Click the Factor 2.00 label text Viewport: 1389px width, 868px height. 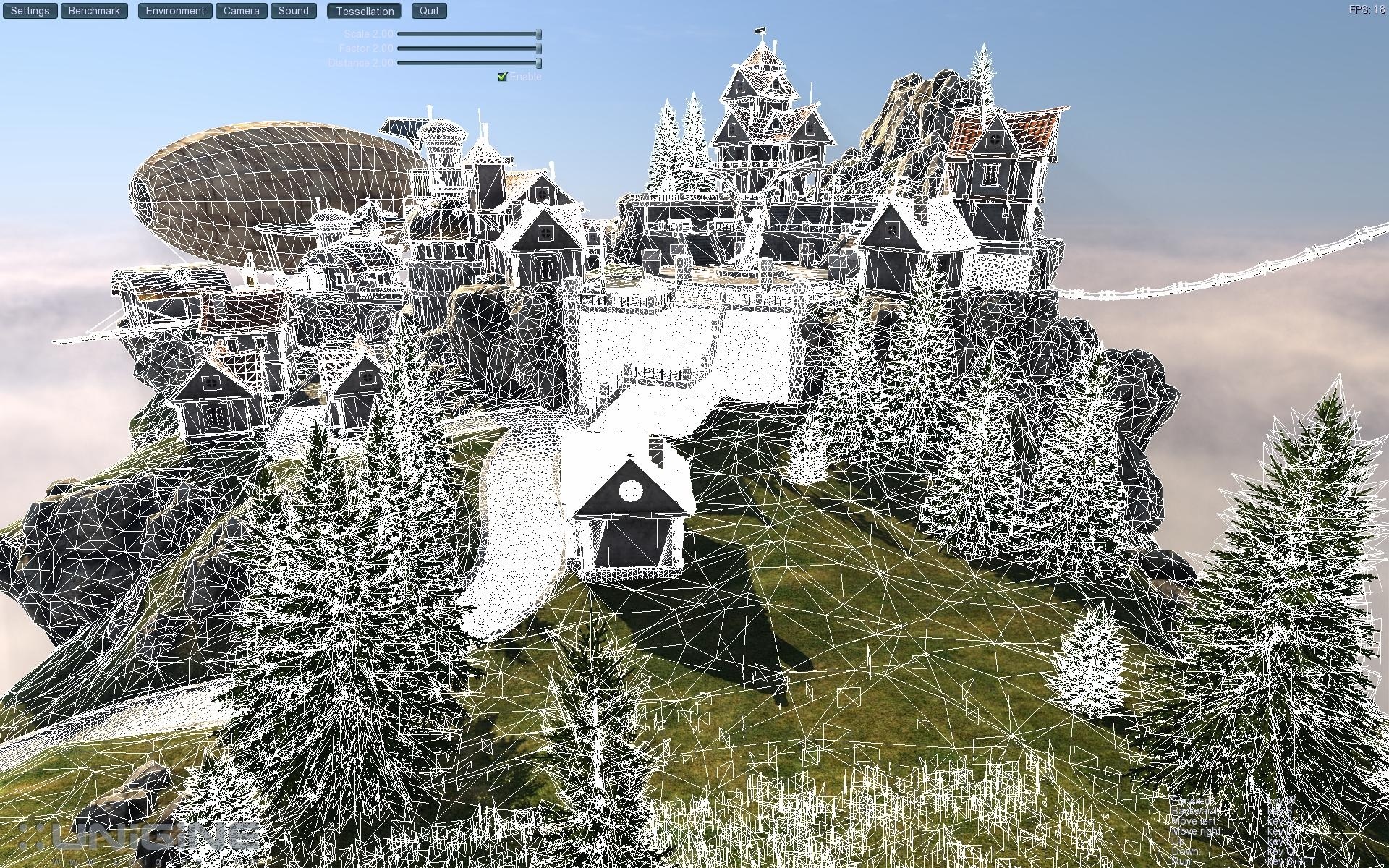point(365,48)
